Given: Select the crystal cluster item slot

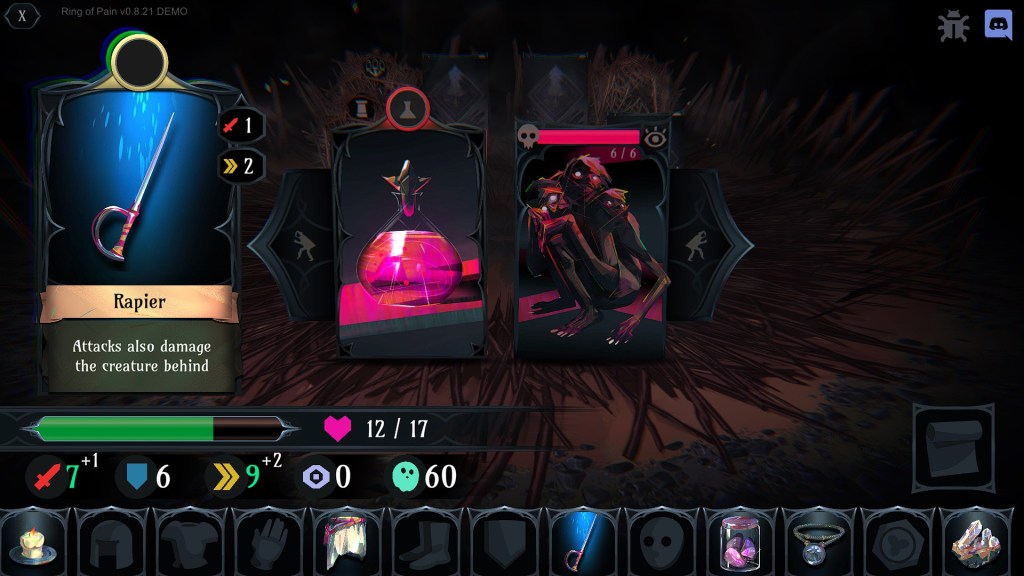Looking at the screenshot, I should [x=975, y=543].
